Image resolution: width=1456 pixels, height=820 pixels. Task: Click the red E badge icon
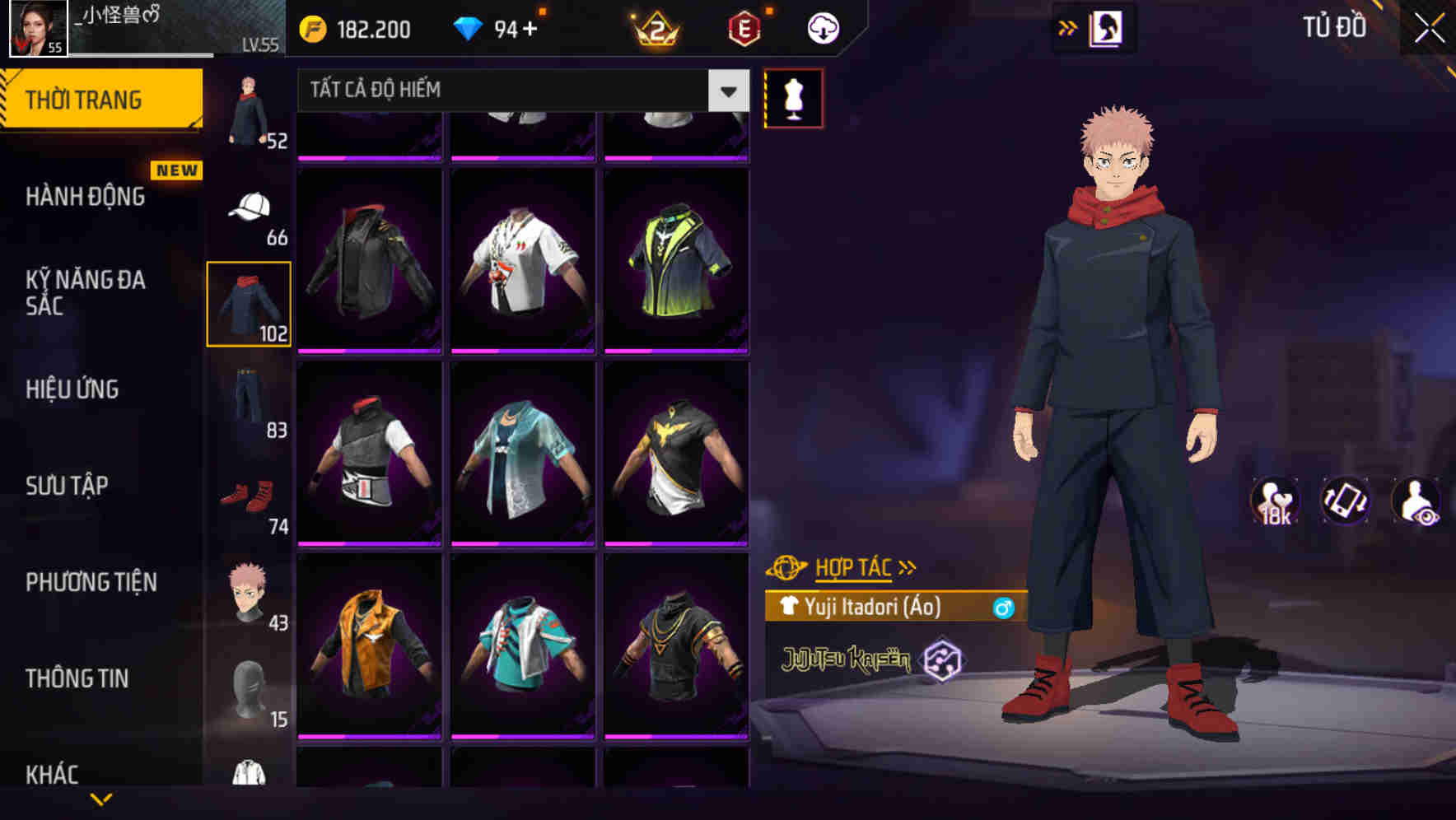[740, 29]
